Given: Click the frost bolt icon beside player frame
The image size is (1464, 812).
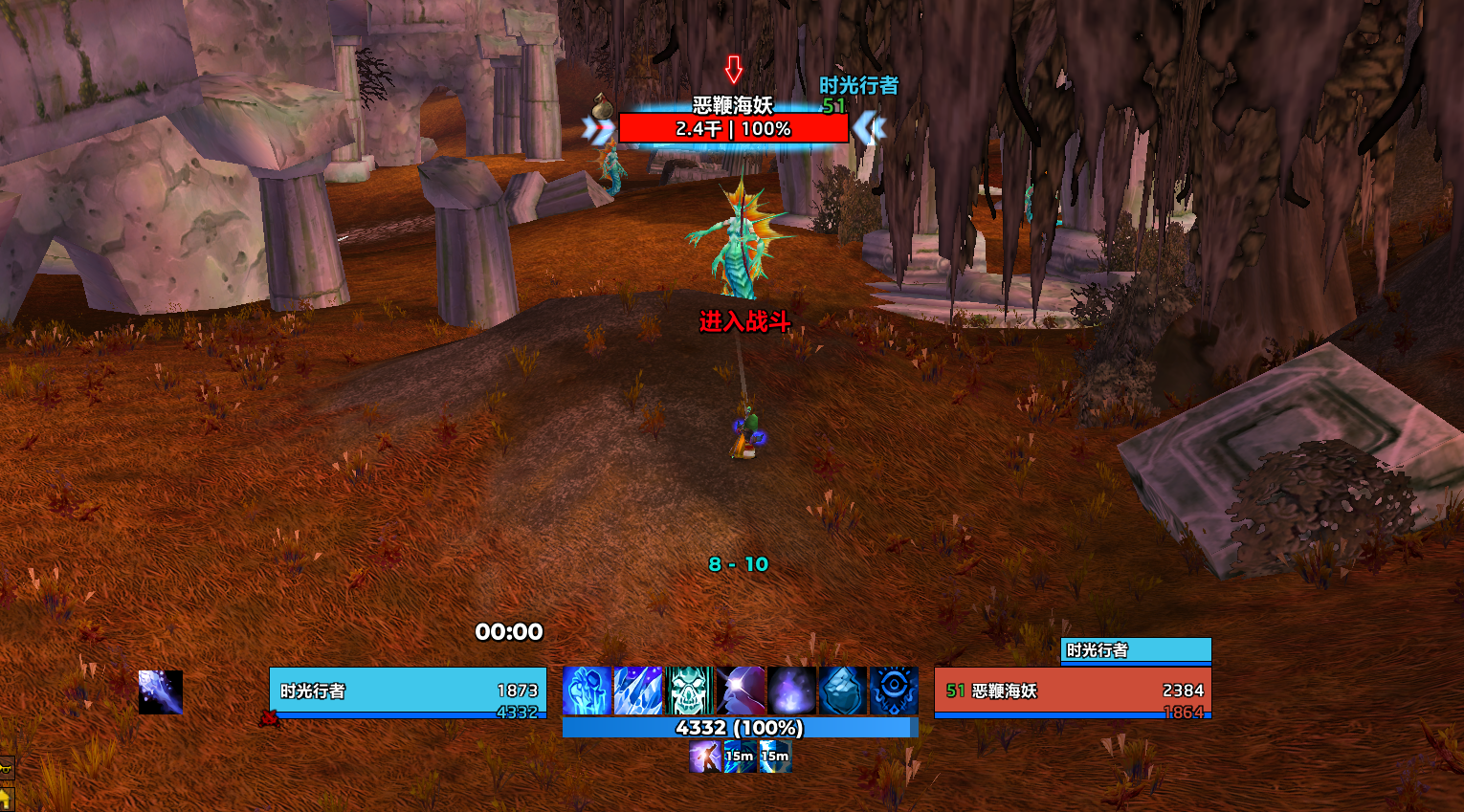Looking at the screenshot, I should coord(161,692).
